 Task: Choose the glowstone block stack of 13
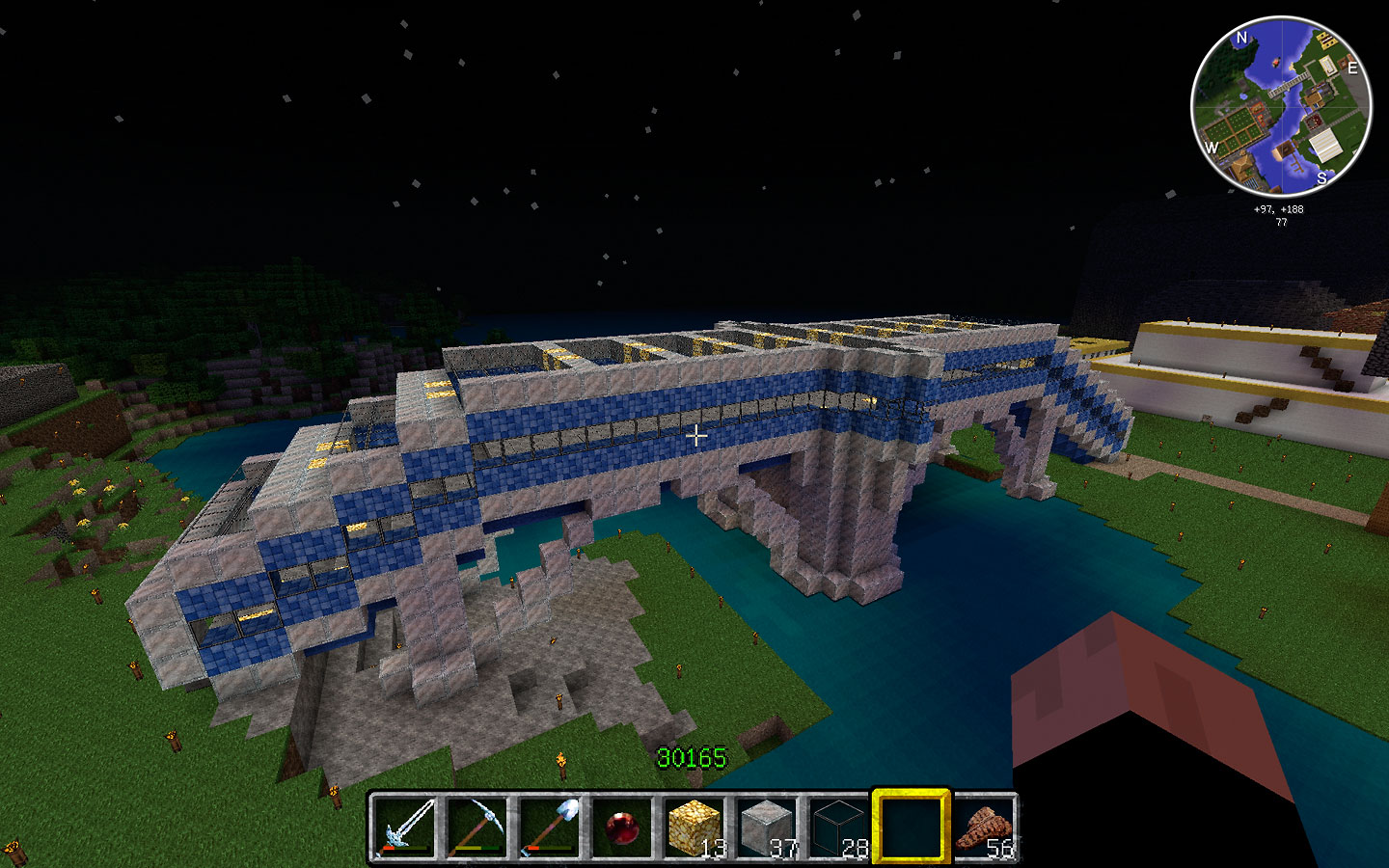click(694, 827)
